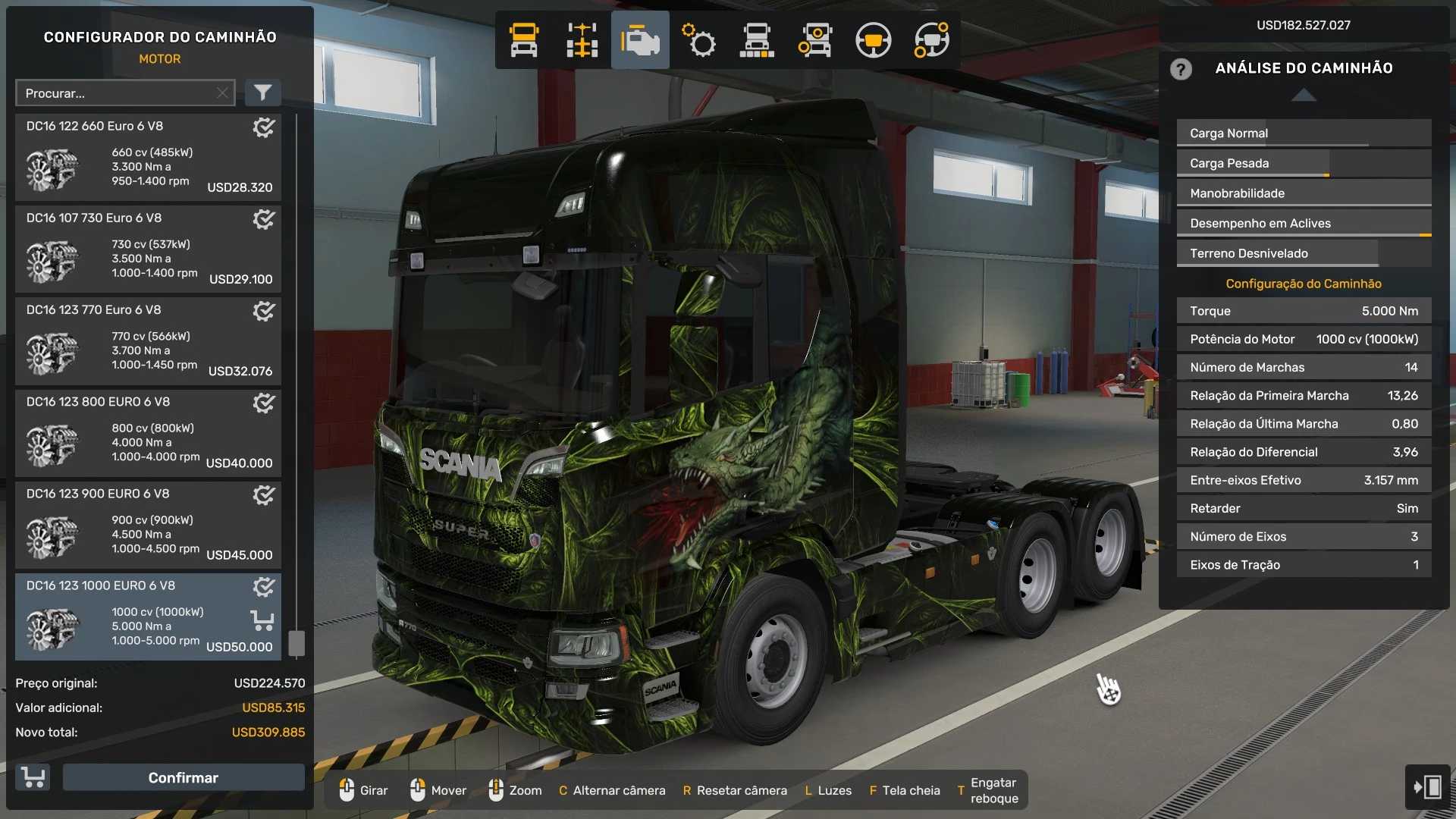Pick the DC16 123 770 Euro 6 V8 engine
Image resolution: width=1456 pixels, height=819 pixels.
[x=148, y=341]
